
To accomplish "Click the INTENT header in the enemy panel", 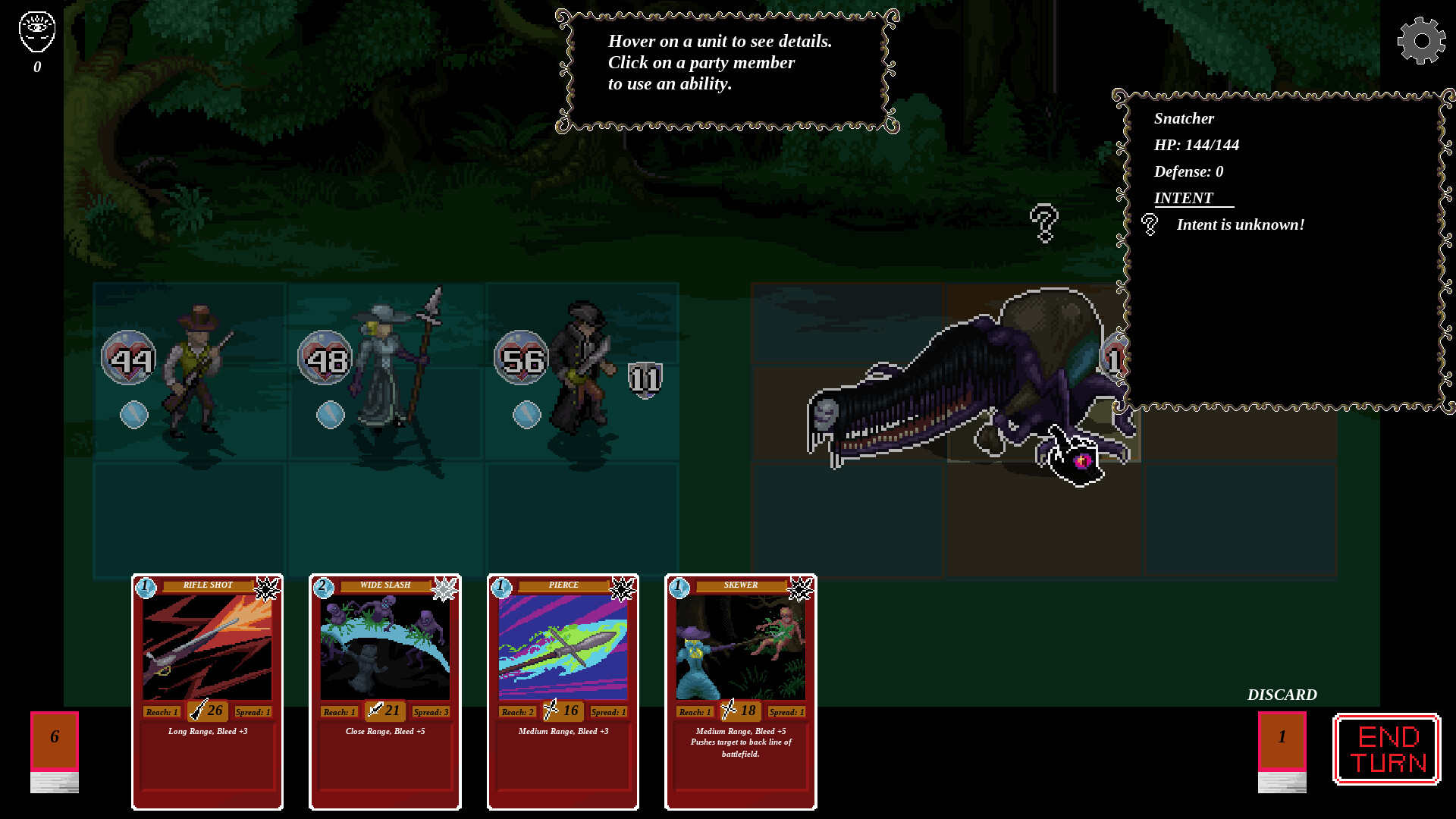I will pyautogui.click(x=1183, y=198).
